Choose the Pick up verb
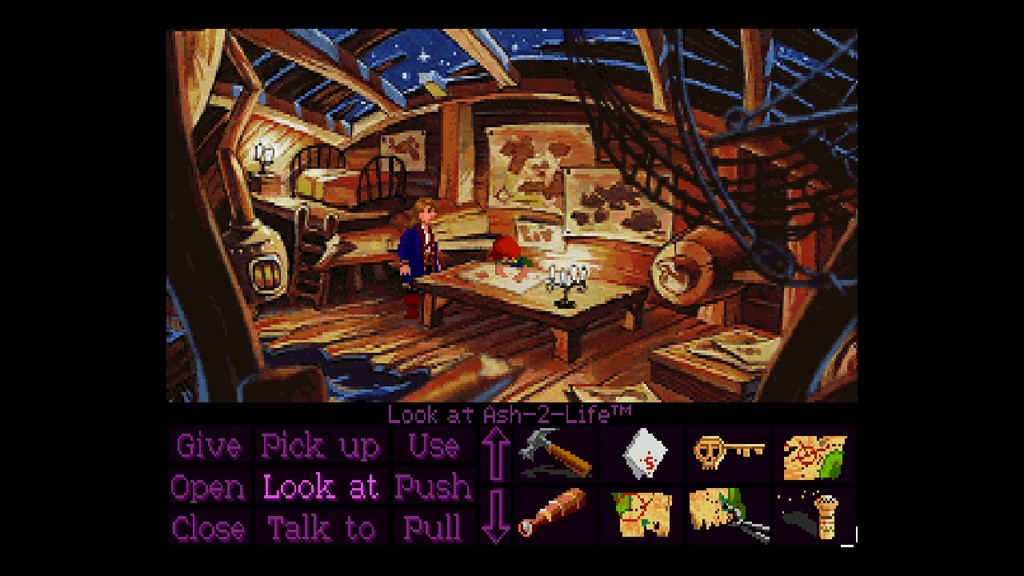Viewport: 1024px width, 576px height. pyautogui.click(x=320, y=446)
